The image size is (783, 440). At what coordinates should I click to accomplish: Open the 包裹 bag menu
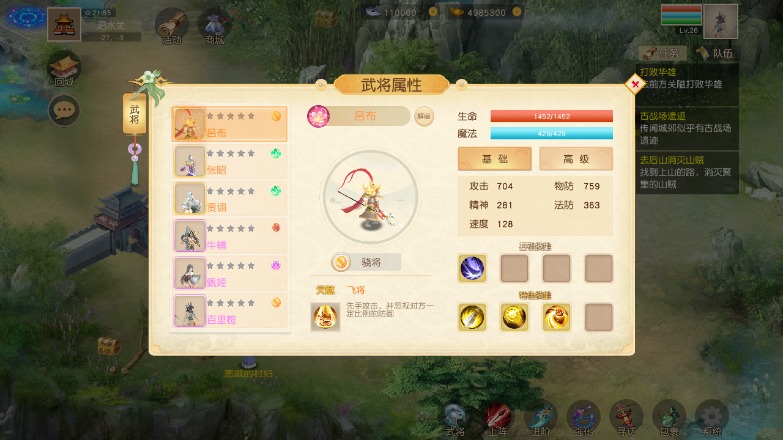point(668,418)
